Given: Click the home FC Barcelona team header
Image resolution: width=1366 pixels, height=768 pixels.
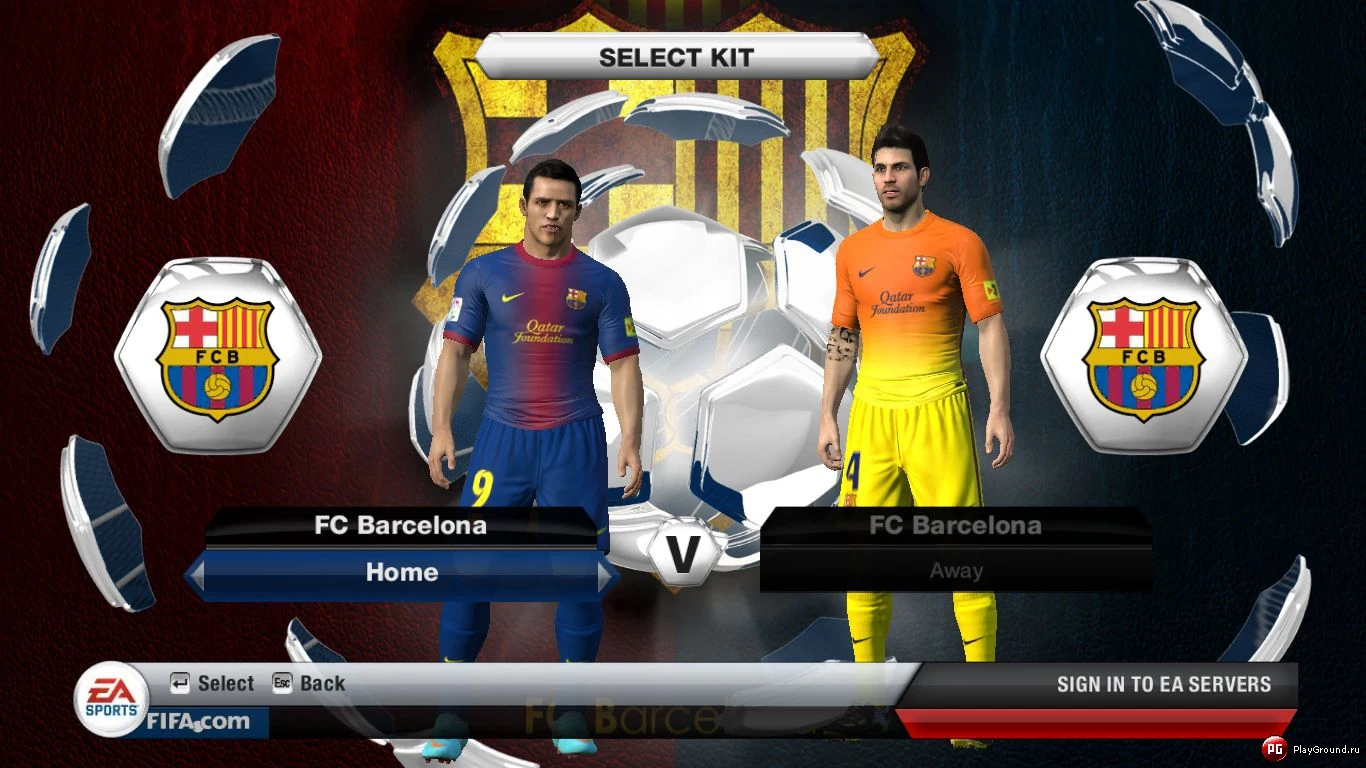Looking at the screenshot, I should (x=400, y=524).
